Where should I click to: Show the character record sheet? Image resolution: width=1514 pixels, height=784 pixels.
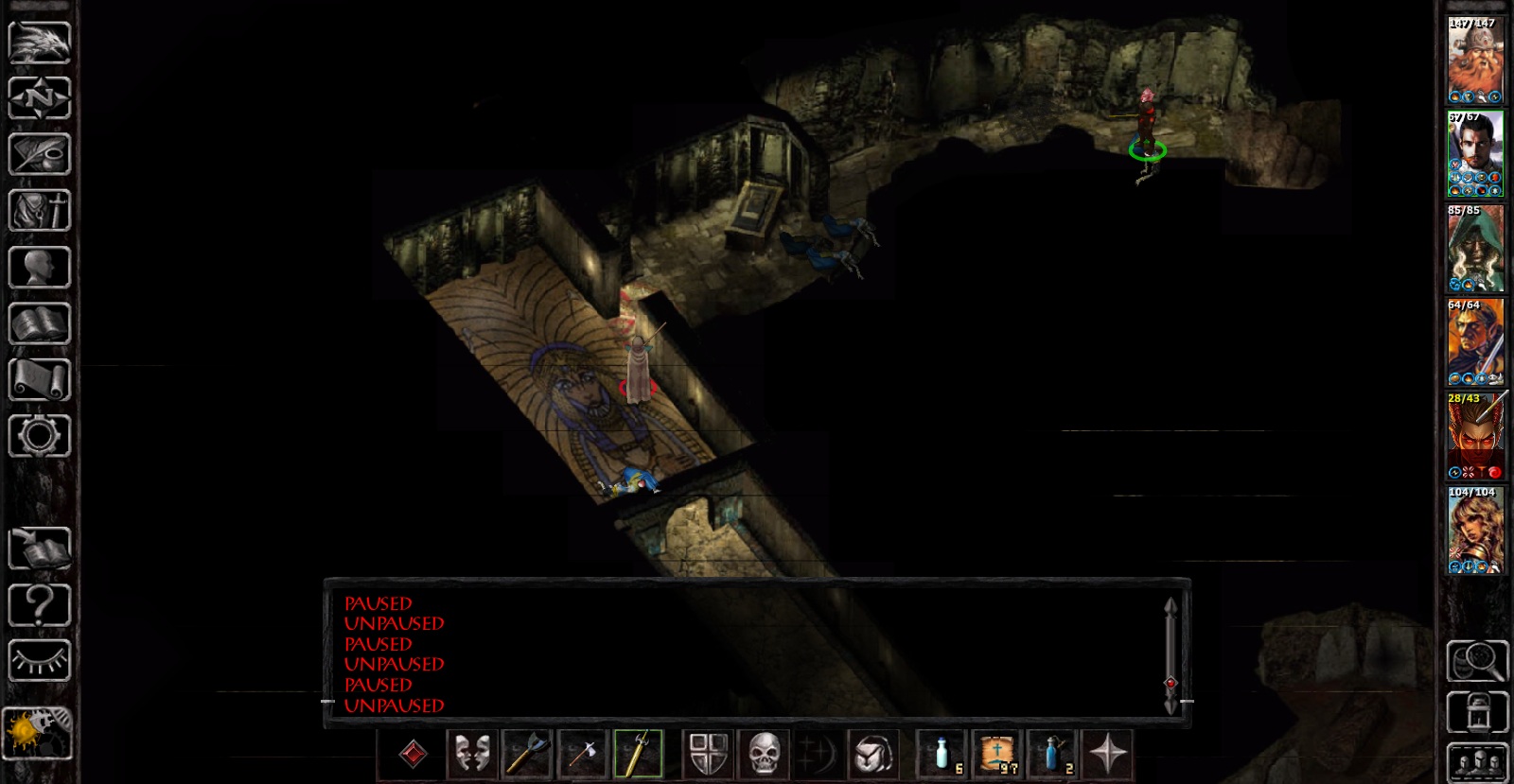tap(40, 268)
